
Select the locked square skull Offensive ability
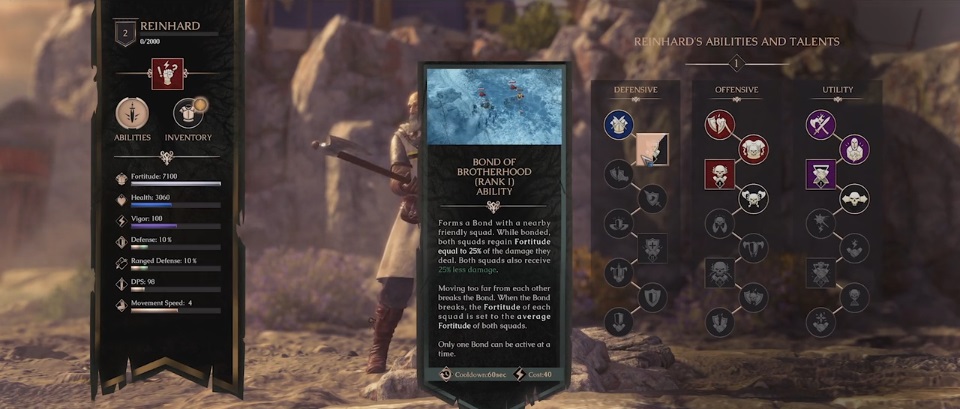[720, 272]
